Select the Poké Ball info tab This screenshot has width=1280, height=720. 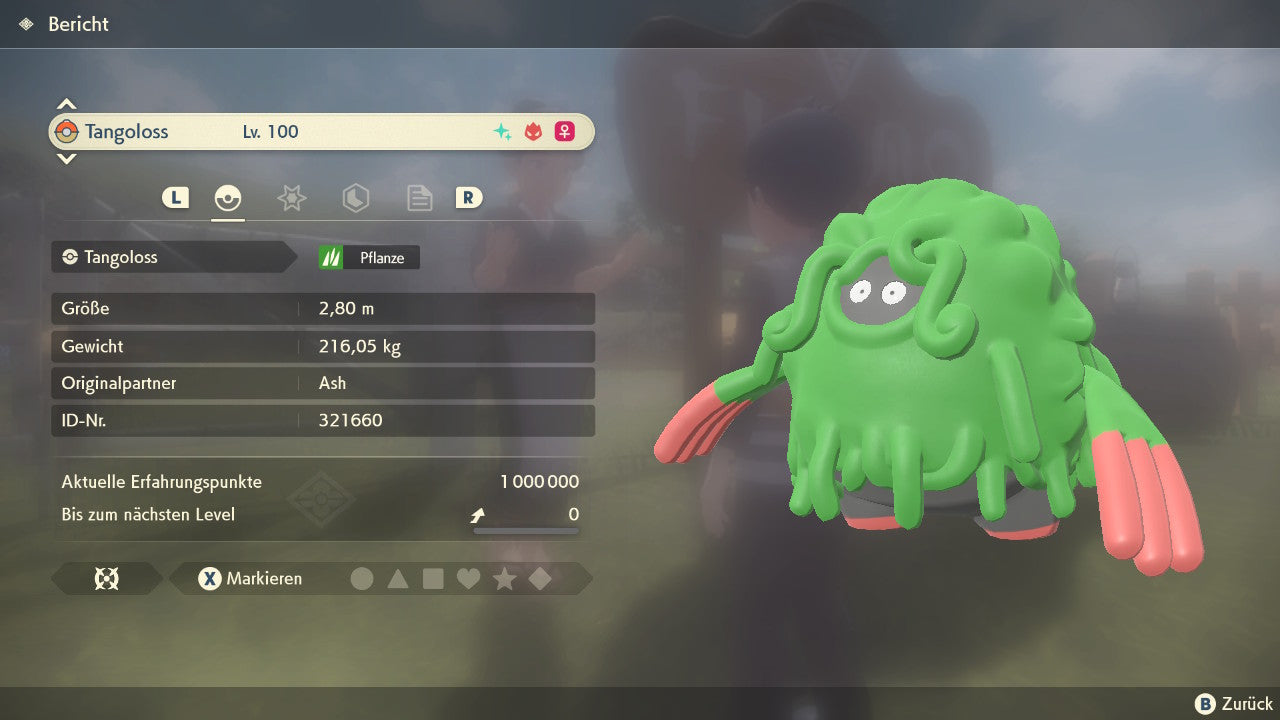point(228,198)
